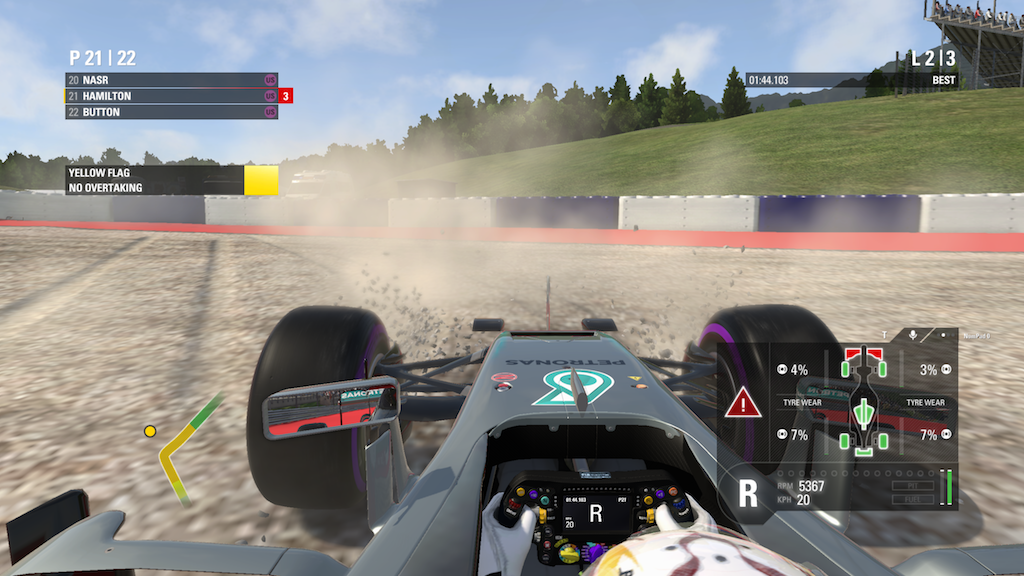Open the track minimap
1024x576 pixels.
(184, 449)
